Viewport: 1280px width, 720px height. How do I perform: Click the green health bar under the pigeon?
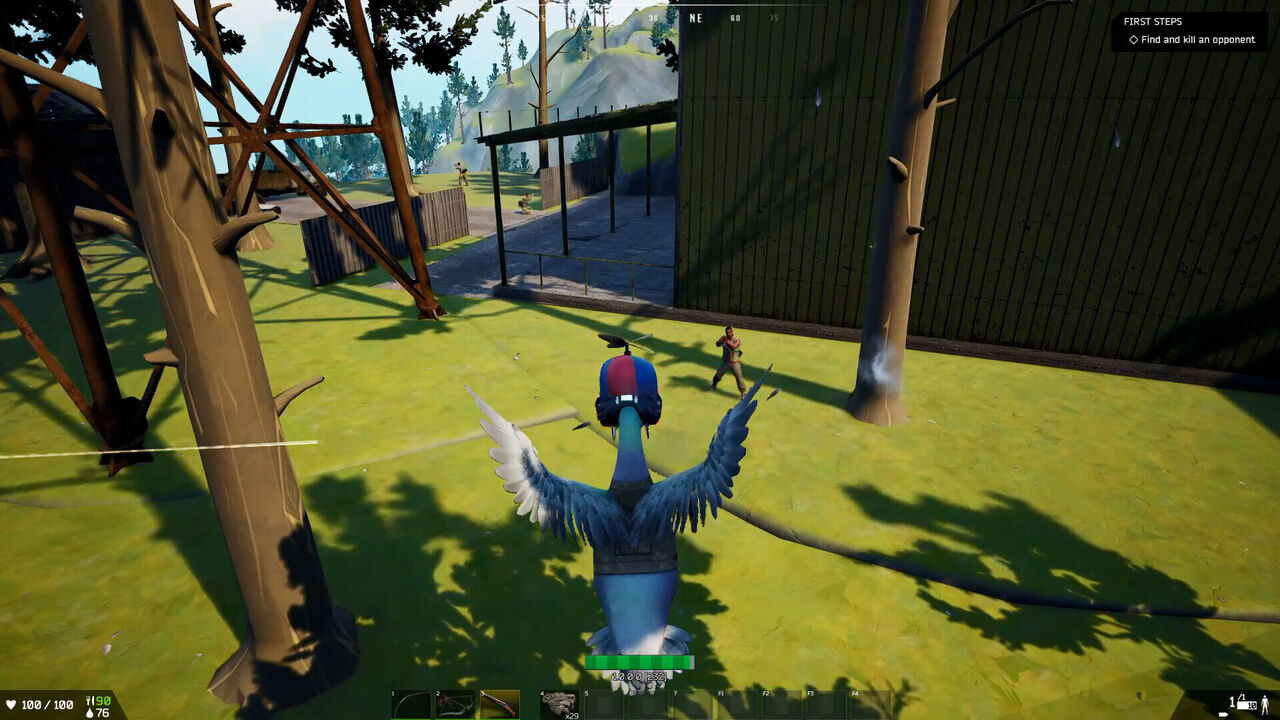[640, 662]
